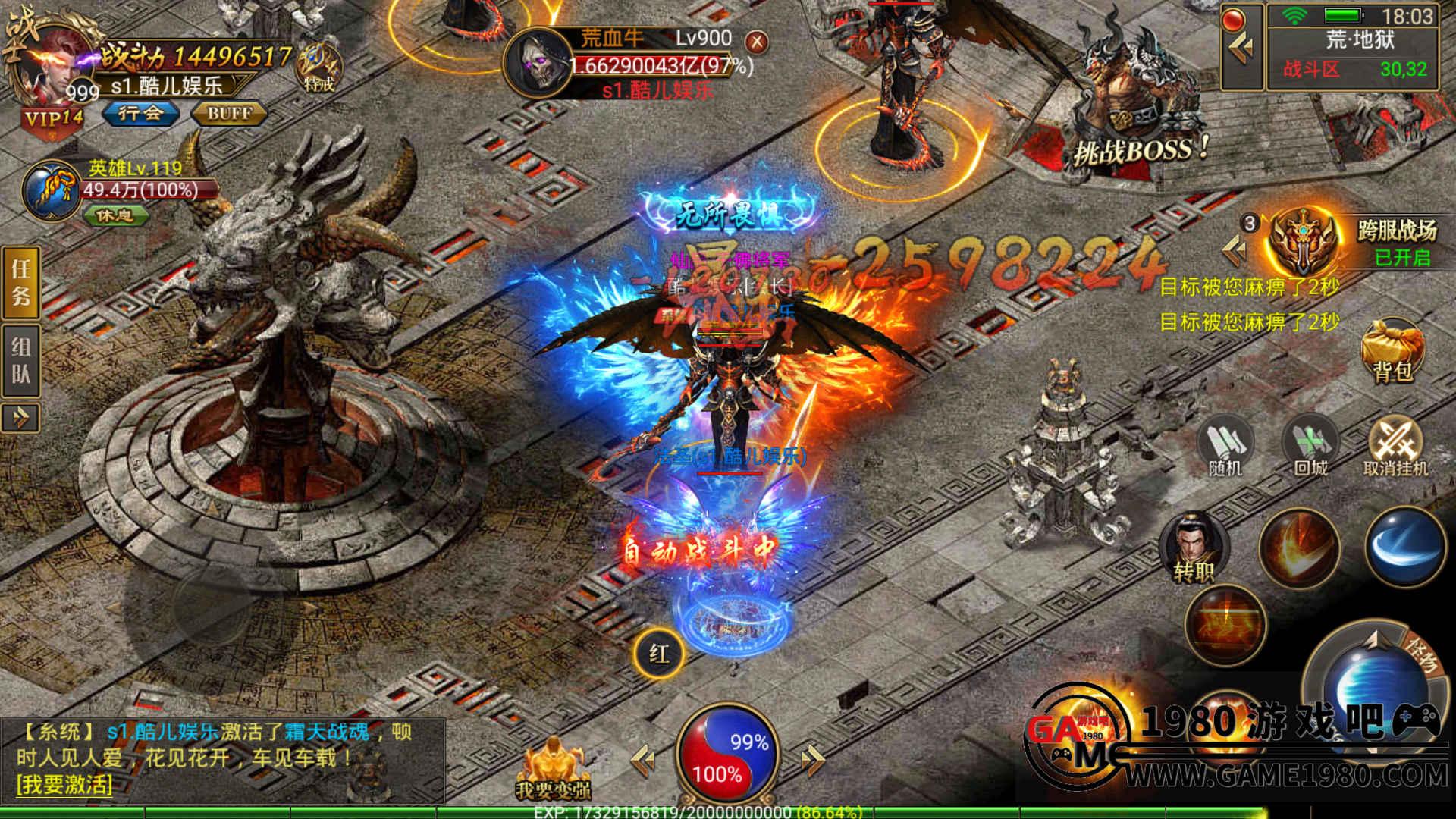Open the 任务 quest tab
The height and width of the screenshot is (819, 1456).
pos(21,281)
